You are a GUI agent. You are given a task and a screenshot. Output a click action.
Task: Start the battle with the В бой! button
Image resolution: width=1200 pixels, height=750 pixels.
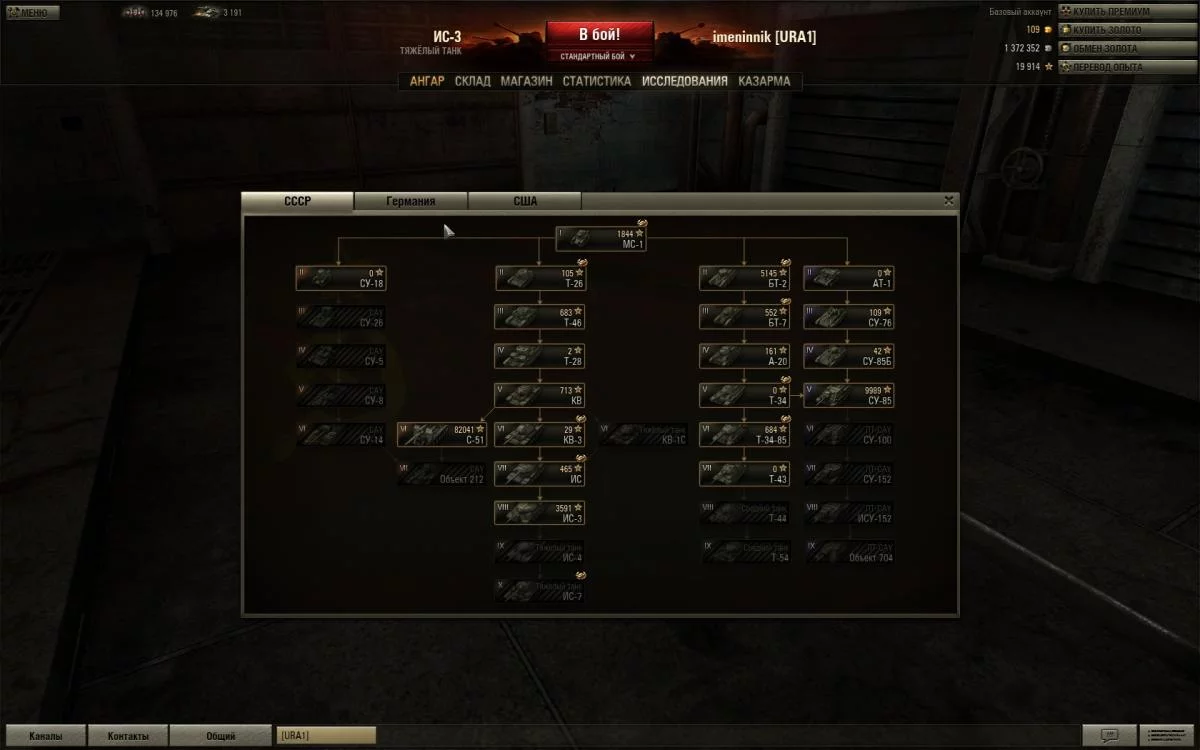pos(599,34)
